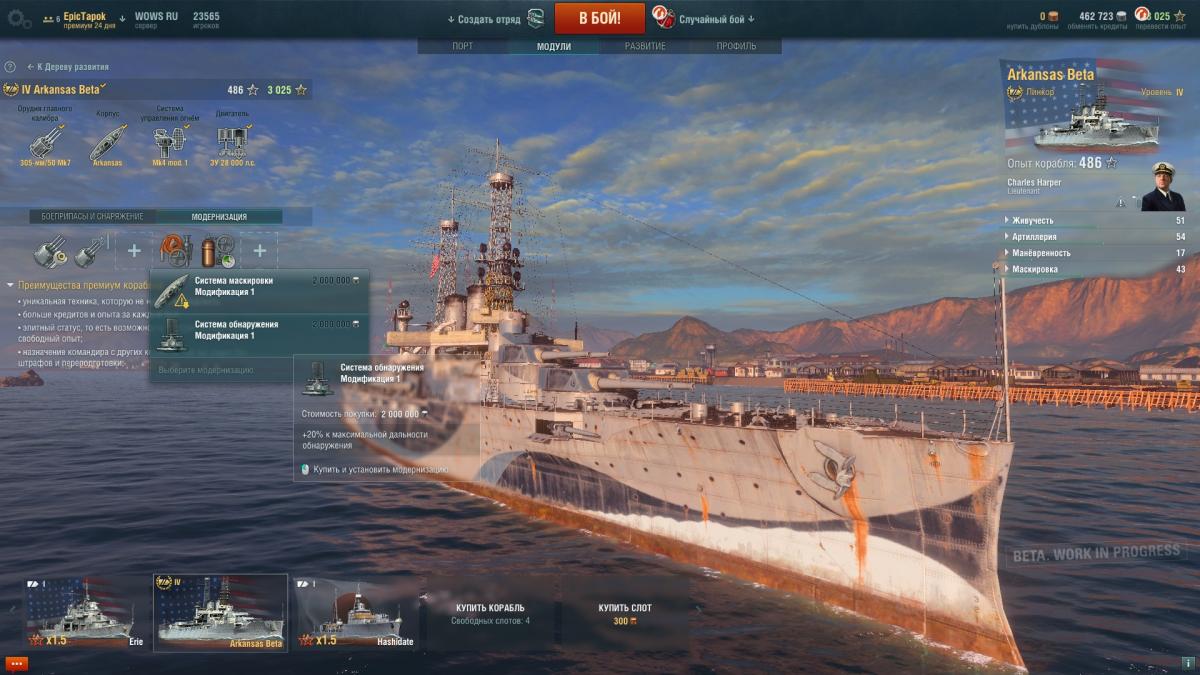
Task: Select the 305-mm/50 Mk7 main gun module
Action: [44, 143]
